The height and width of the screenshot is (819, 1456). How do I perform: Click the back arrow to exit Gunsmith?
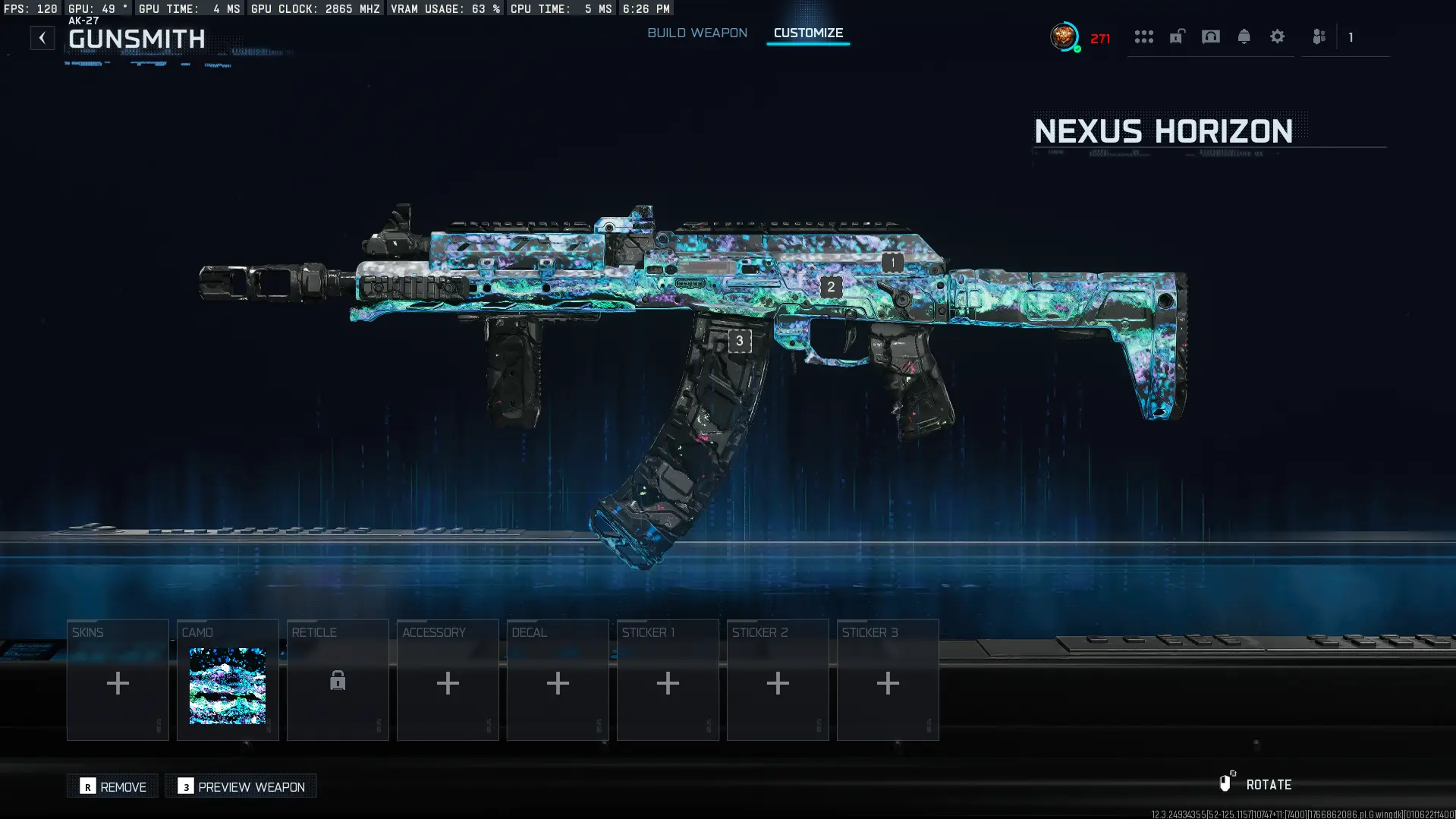coord(42,37)
